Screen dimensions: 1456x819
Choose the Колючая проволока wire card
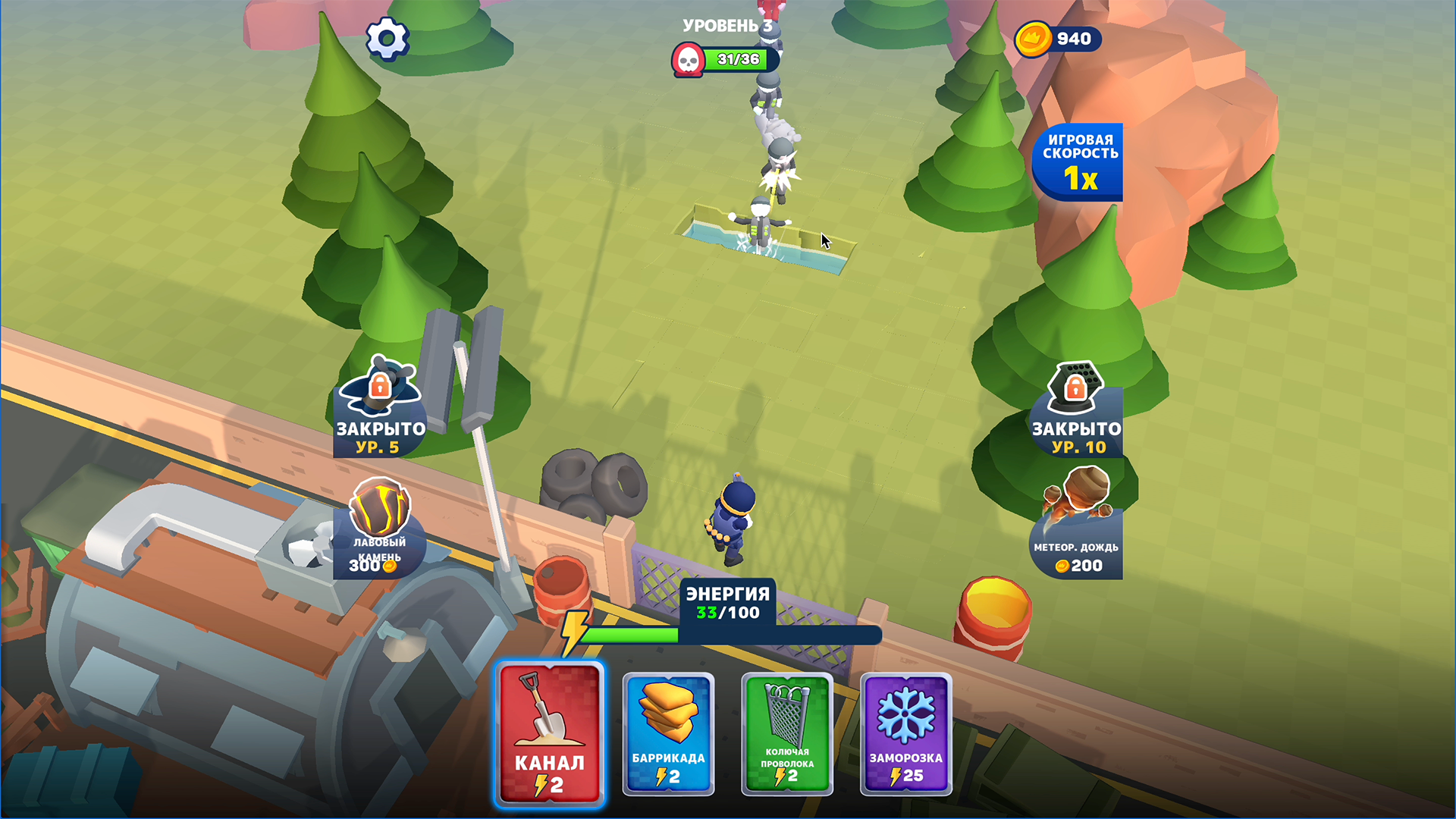pyautogui.click(x=786, y=733)
